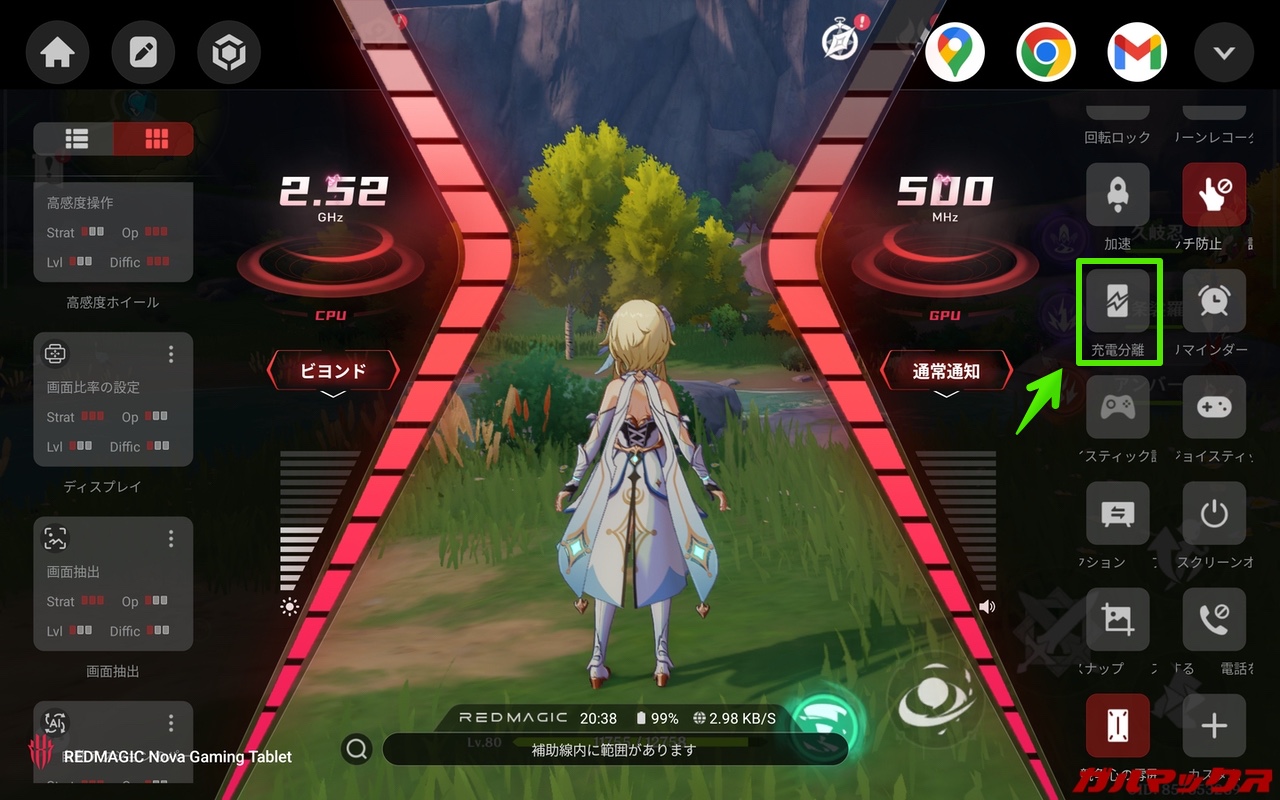This screenshot has height=800, width=1280.
Task: Tap the power screen-off icon
Action: click(x=1214, y=515)
